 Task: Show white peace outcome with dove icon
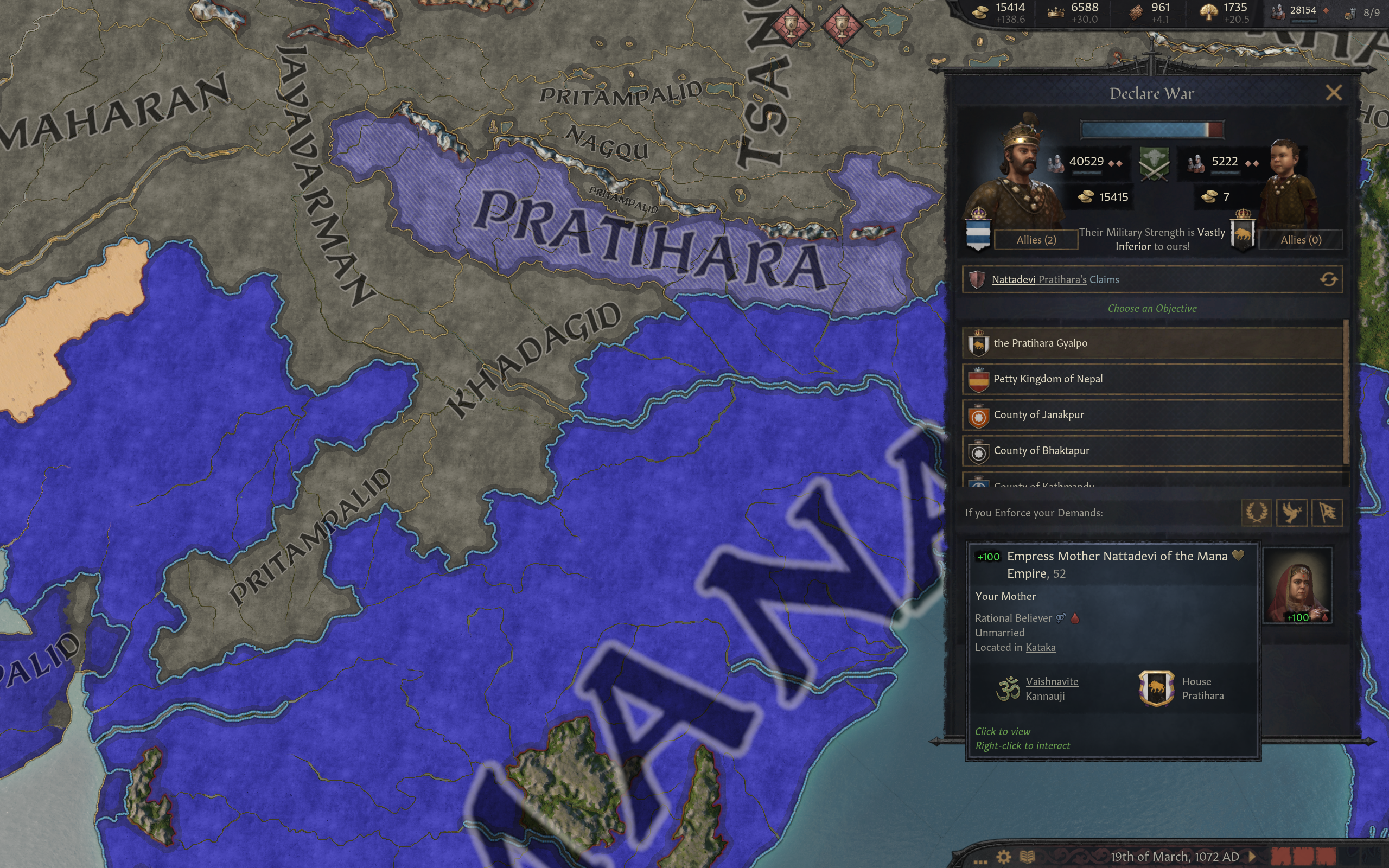tap(1291, 512)
